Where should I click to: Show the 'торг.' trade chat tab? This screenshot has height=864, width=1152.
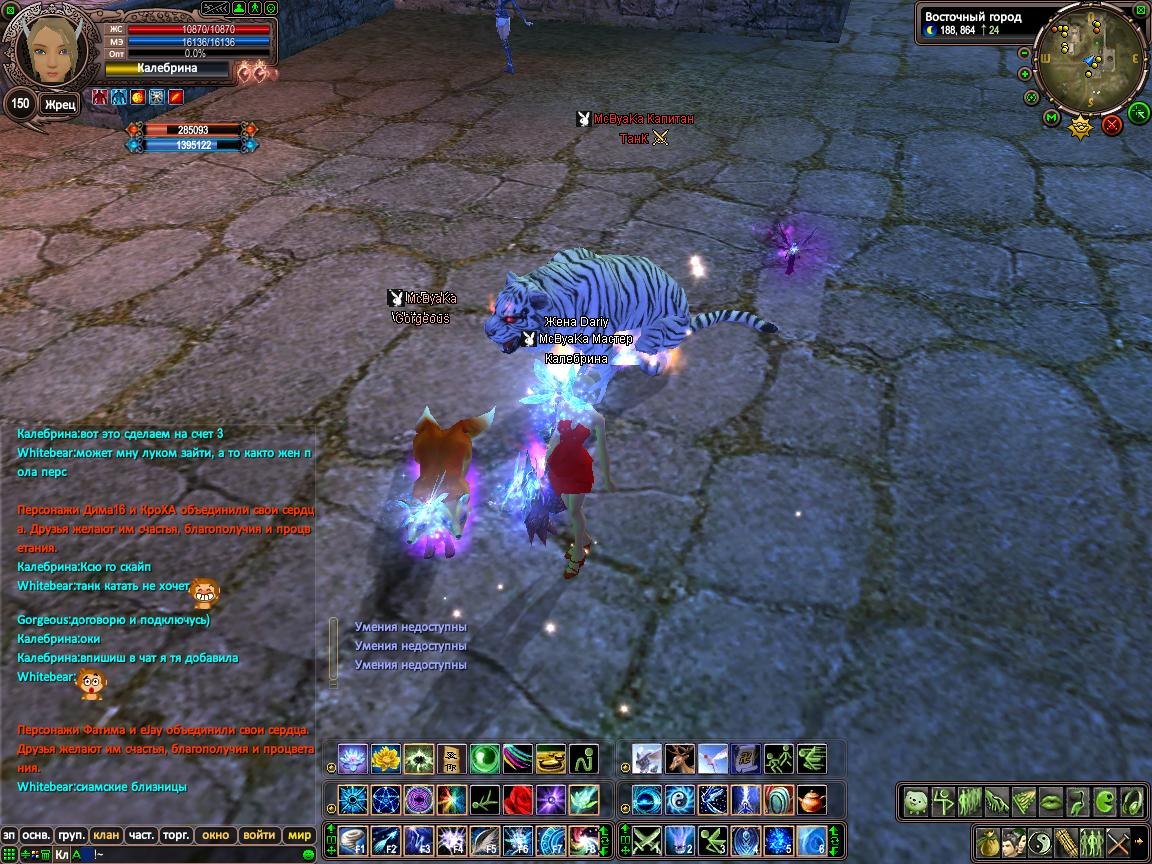(177, 835)
